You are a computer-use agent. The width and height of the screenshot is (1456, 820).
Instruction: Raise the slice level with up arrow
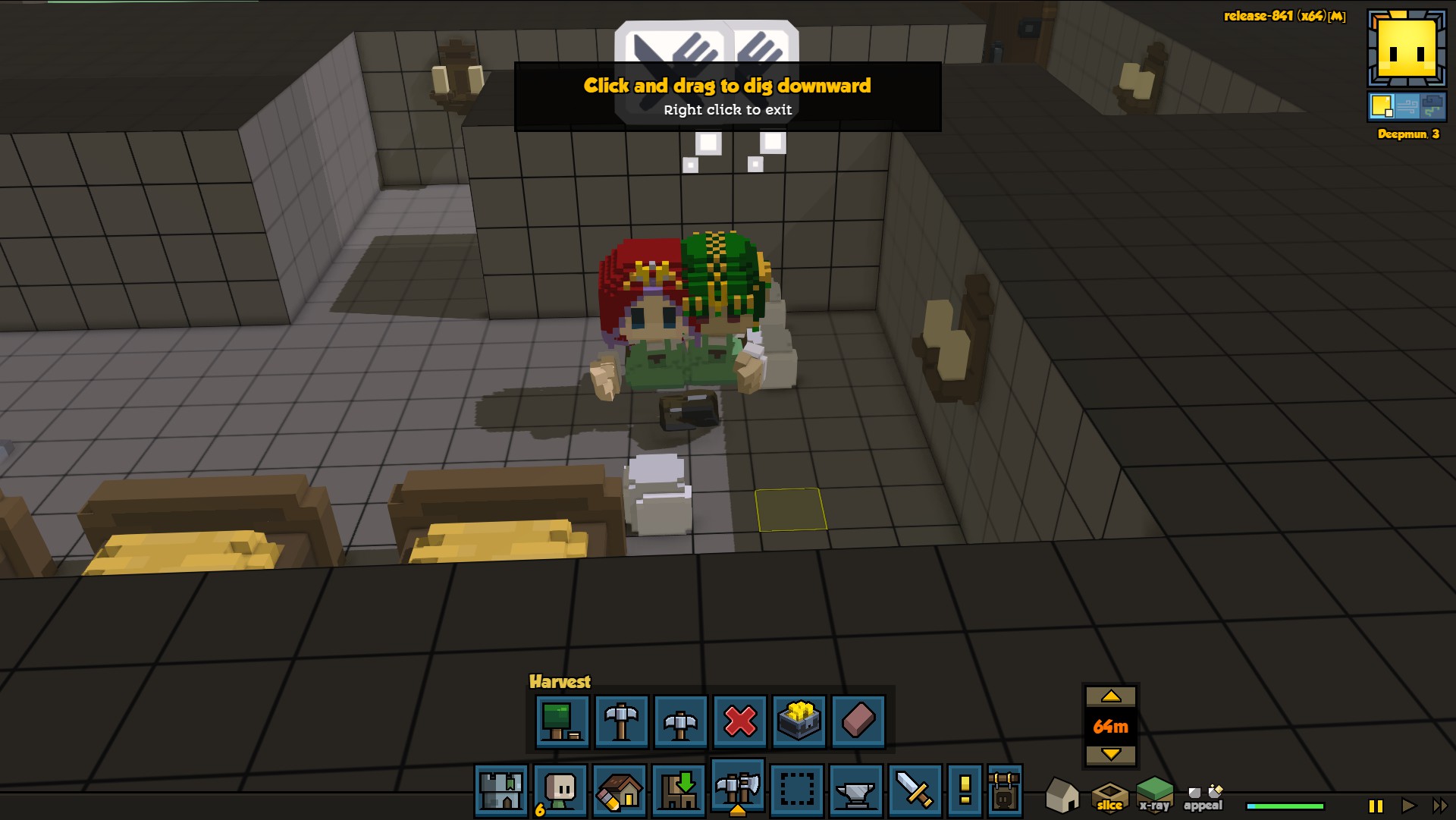click(1111, 696)
